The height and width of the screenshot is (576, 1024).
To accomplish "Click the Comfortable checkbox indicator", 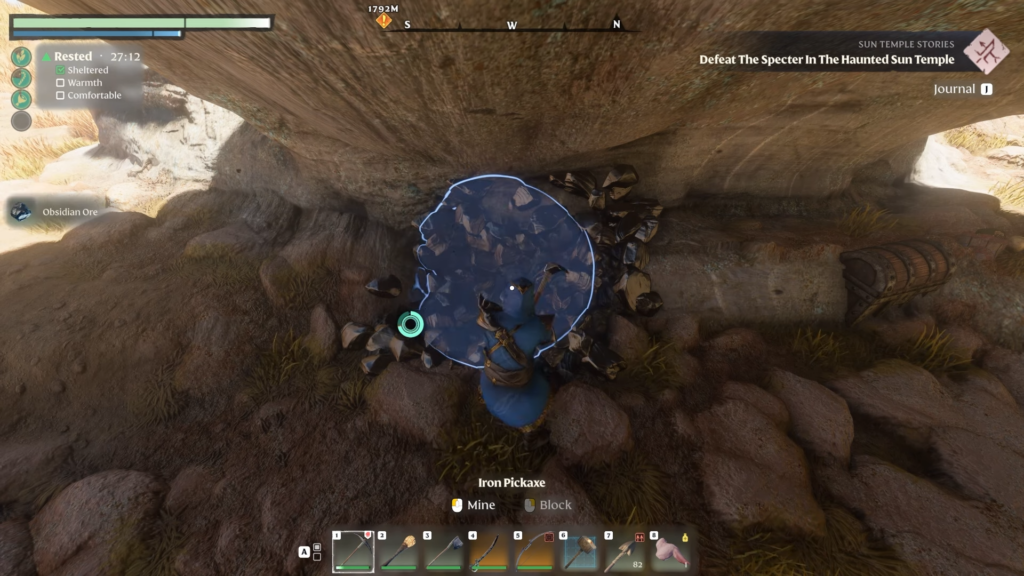I will click(61, 96).
